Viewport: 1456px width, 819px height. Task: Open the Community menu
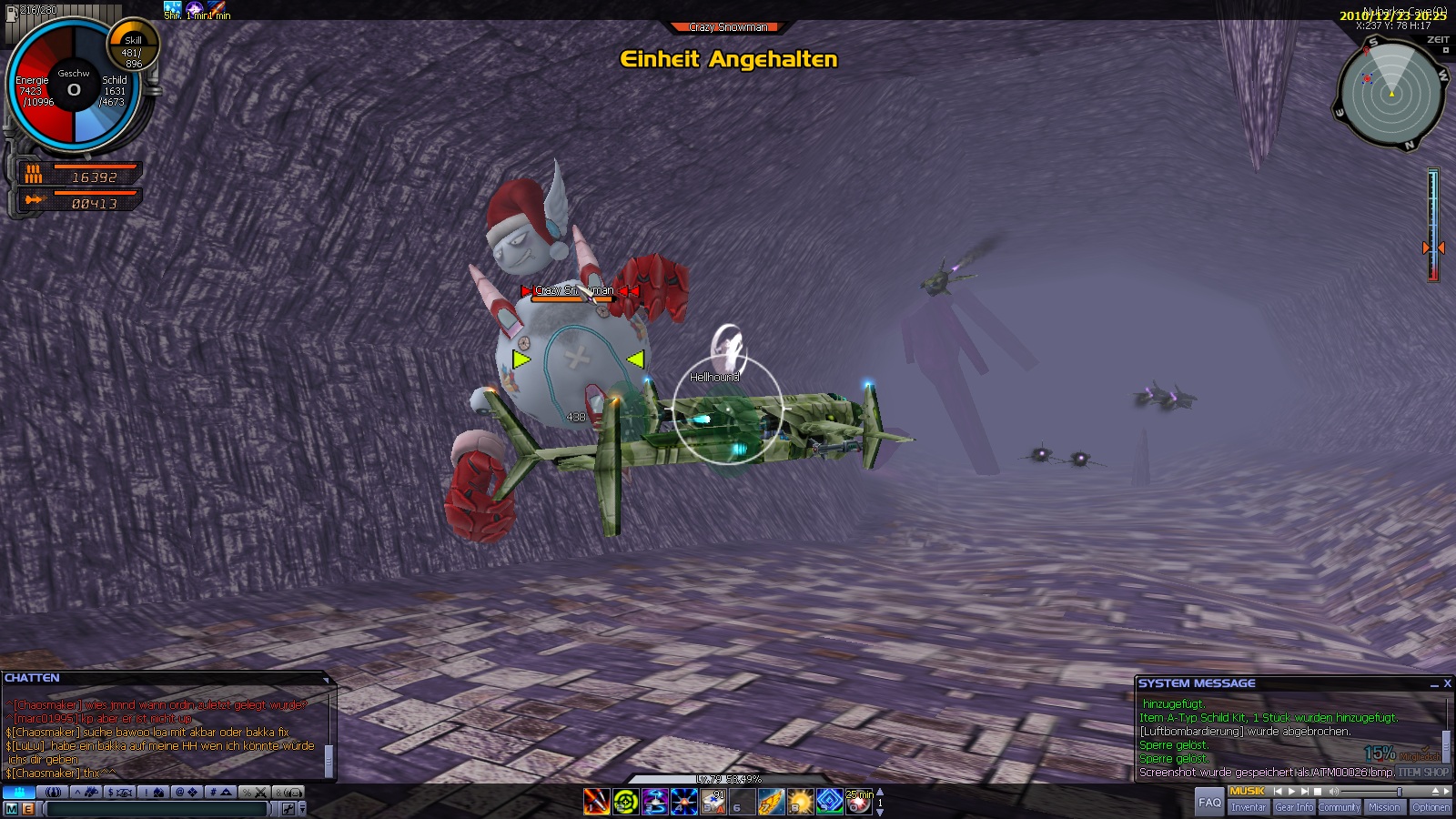[1339, 807]
